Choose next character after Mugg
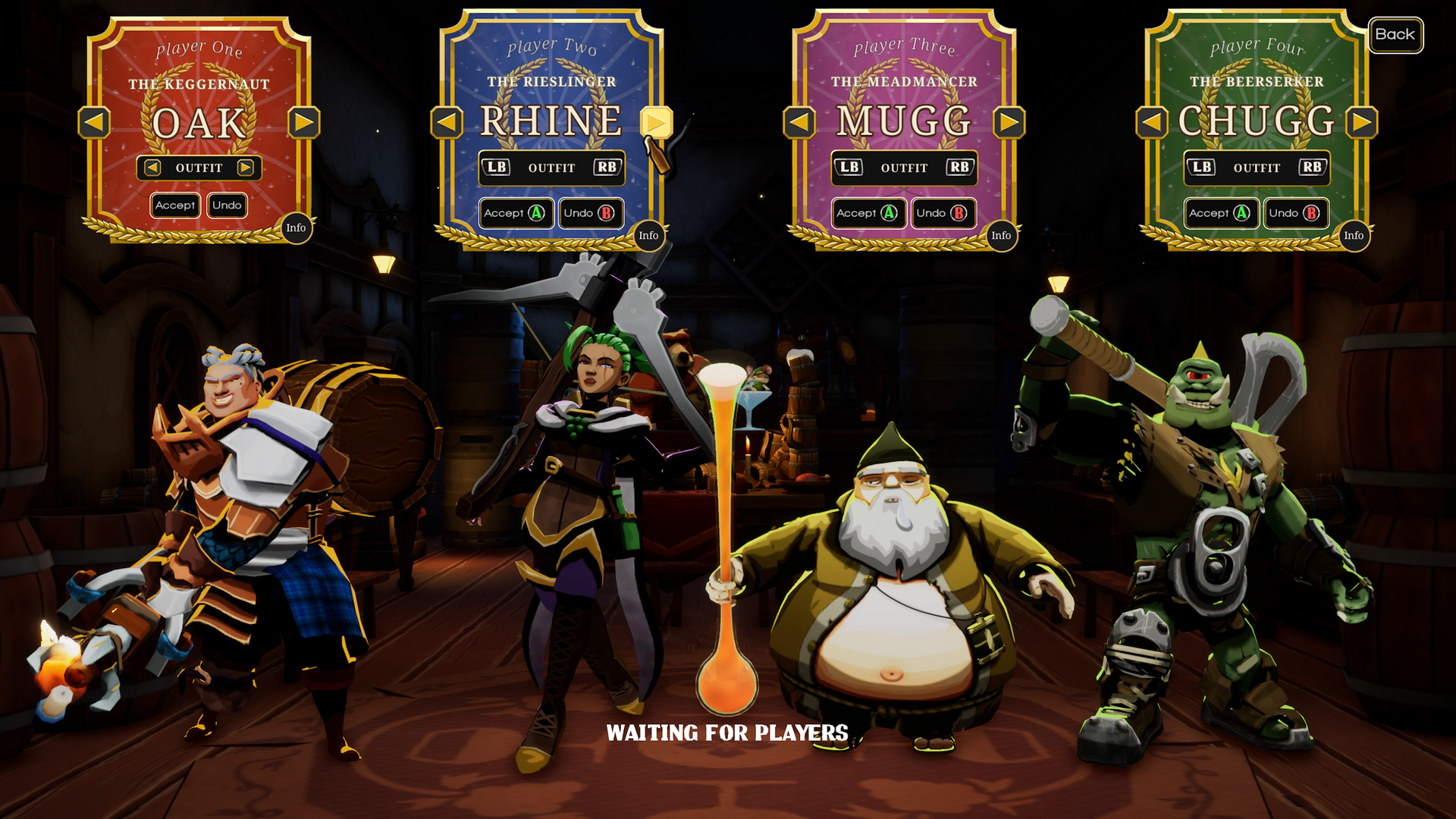1456x819 pixels. click(x=1009, y=123)
